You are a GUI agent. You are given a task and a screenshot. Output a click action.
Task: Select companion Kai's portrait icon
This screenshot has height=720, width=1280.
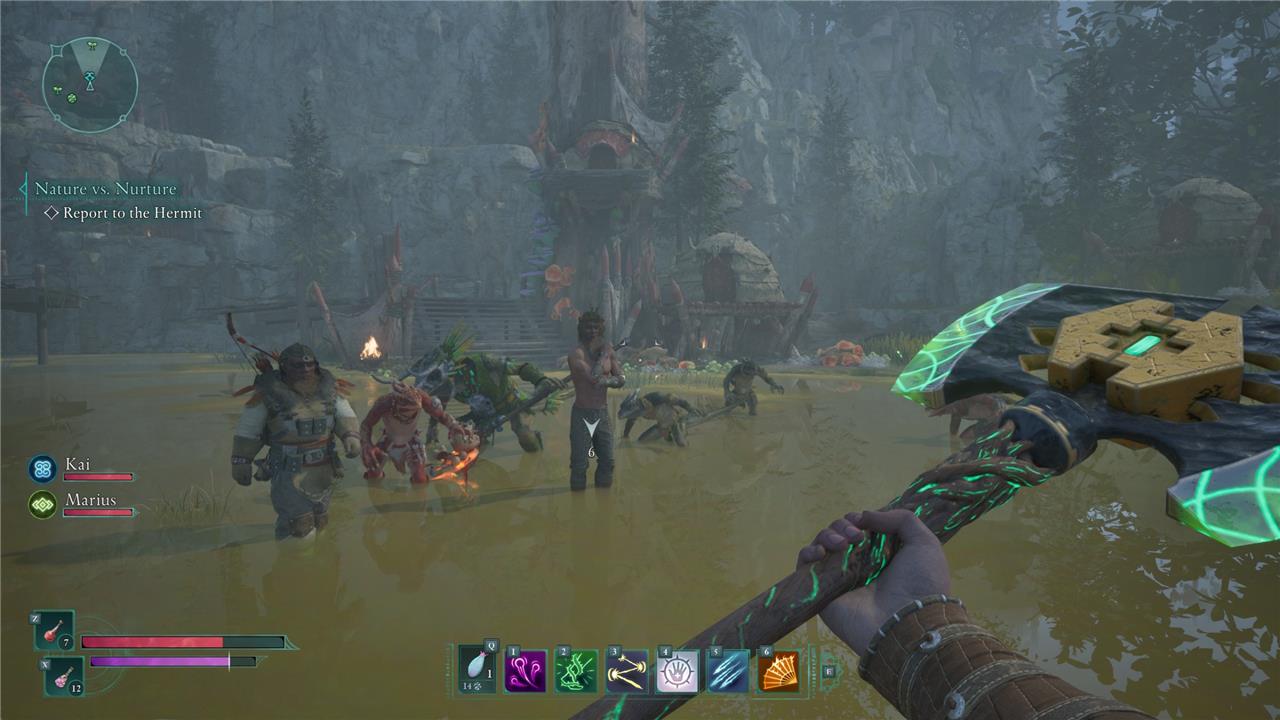pos(42,468)
